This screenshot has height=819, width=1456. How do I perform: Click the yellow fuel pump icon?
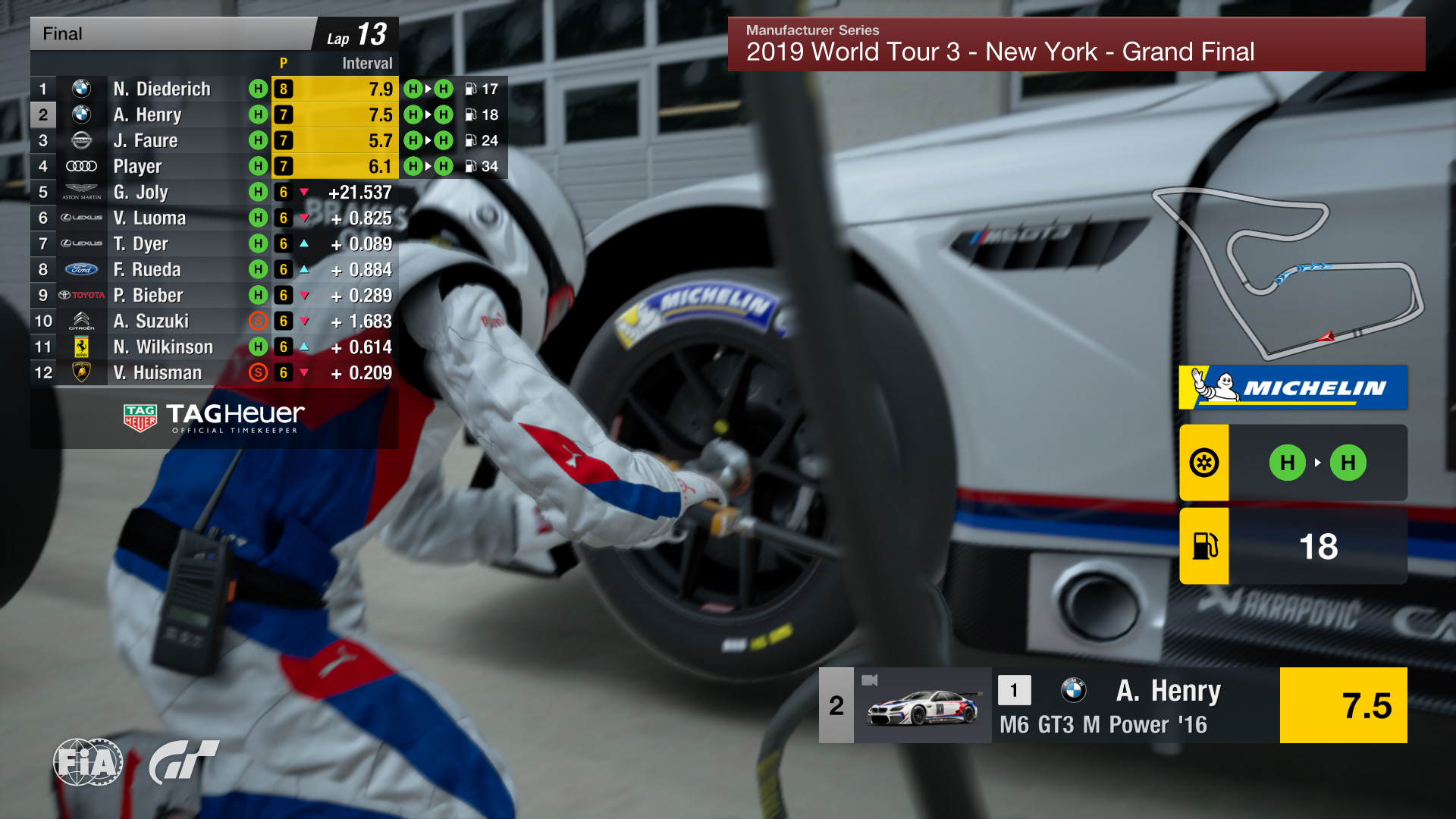1204,546
